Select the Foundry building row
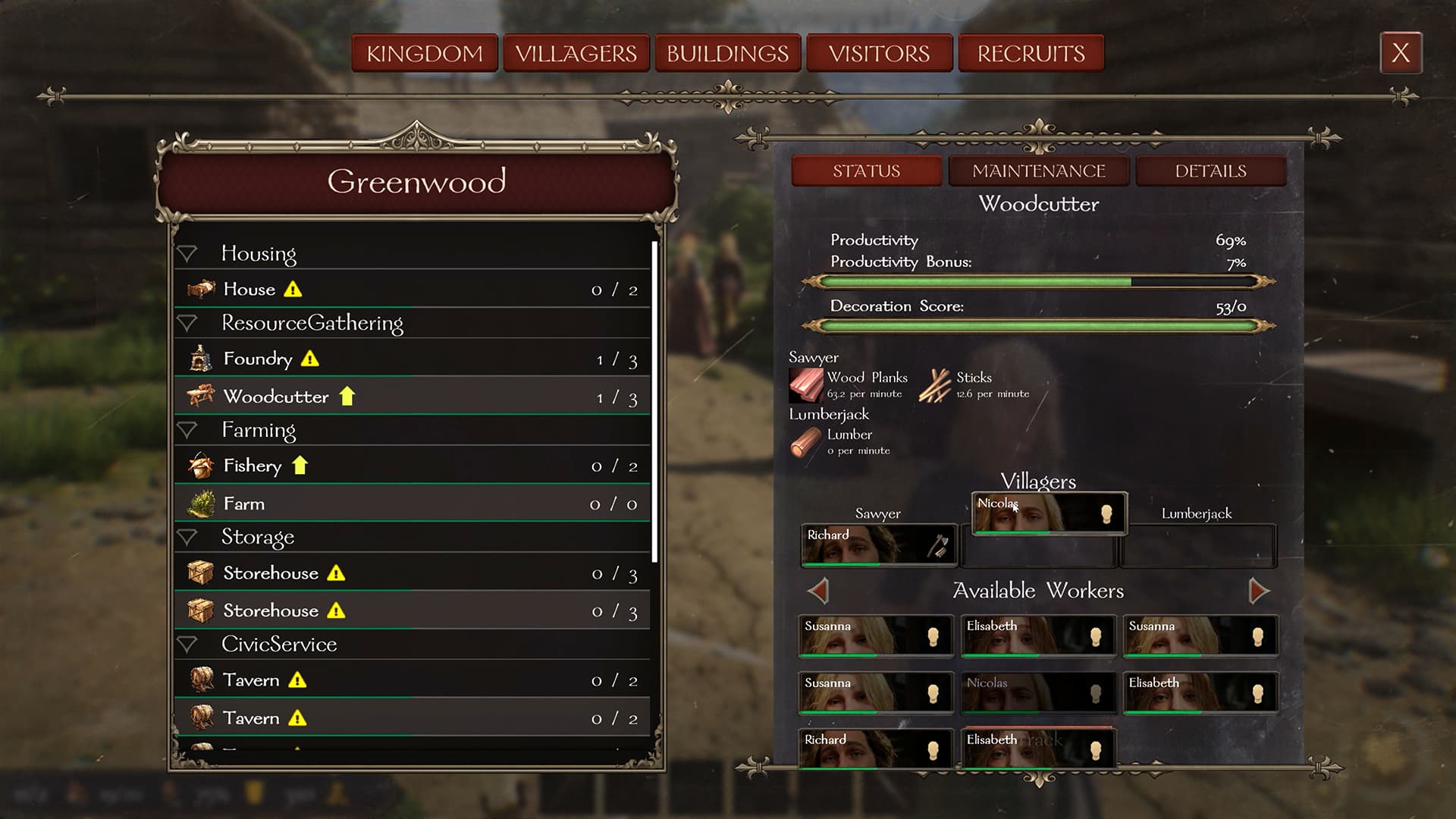 click(x=413, y=359)
